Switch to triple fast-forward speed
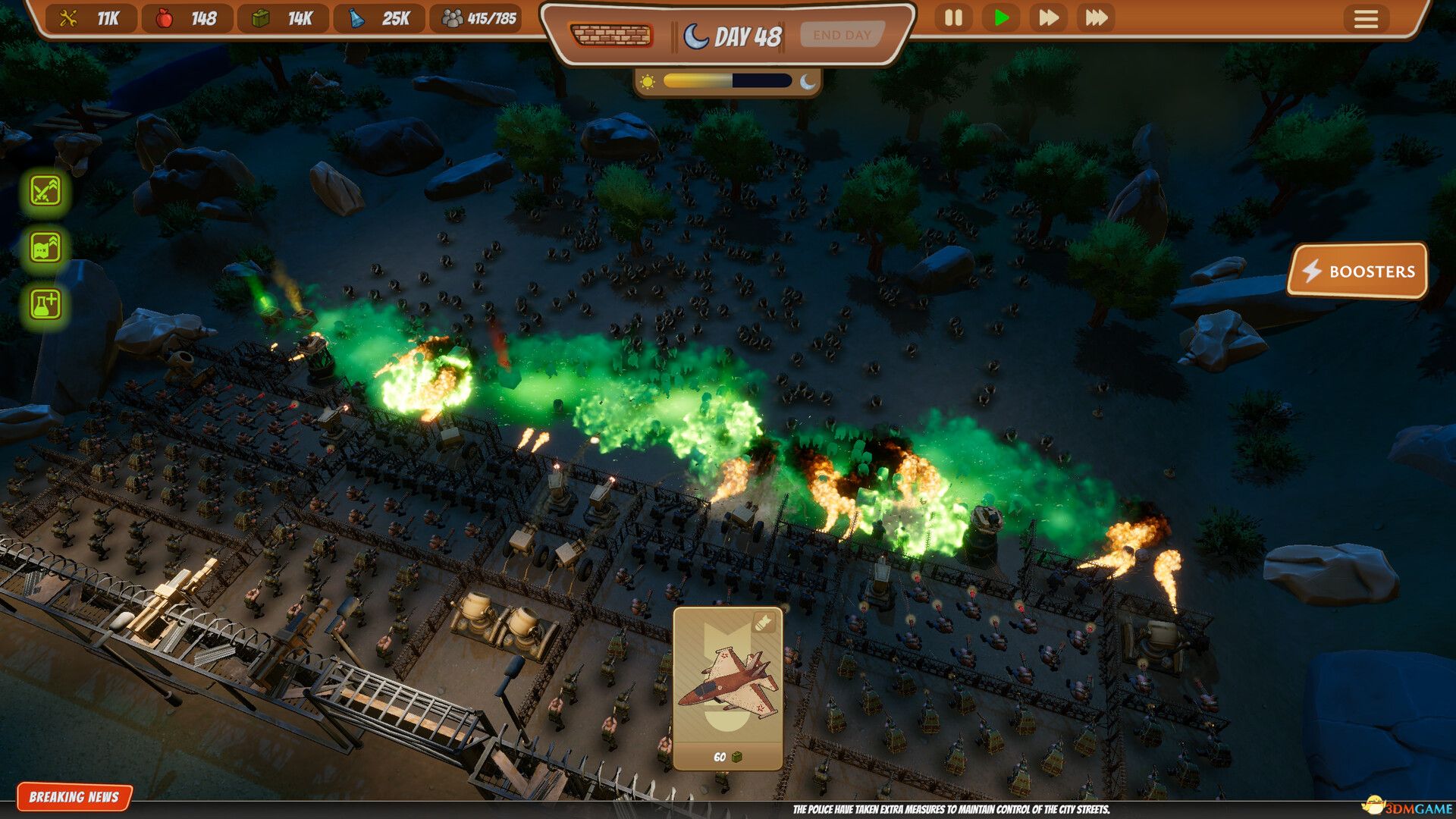Image resolution: width=1456 pixels, height=819 pixels. (1097, 17)
